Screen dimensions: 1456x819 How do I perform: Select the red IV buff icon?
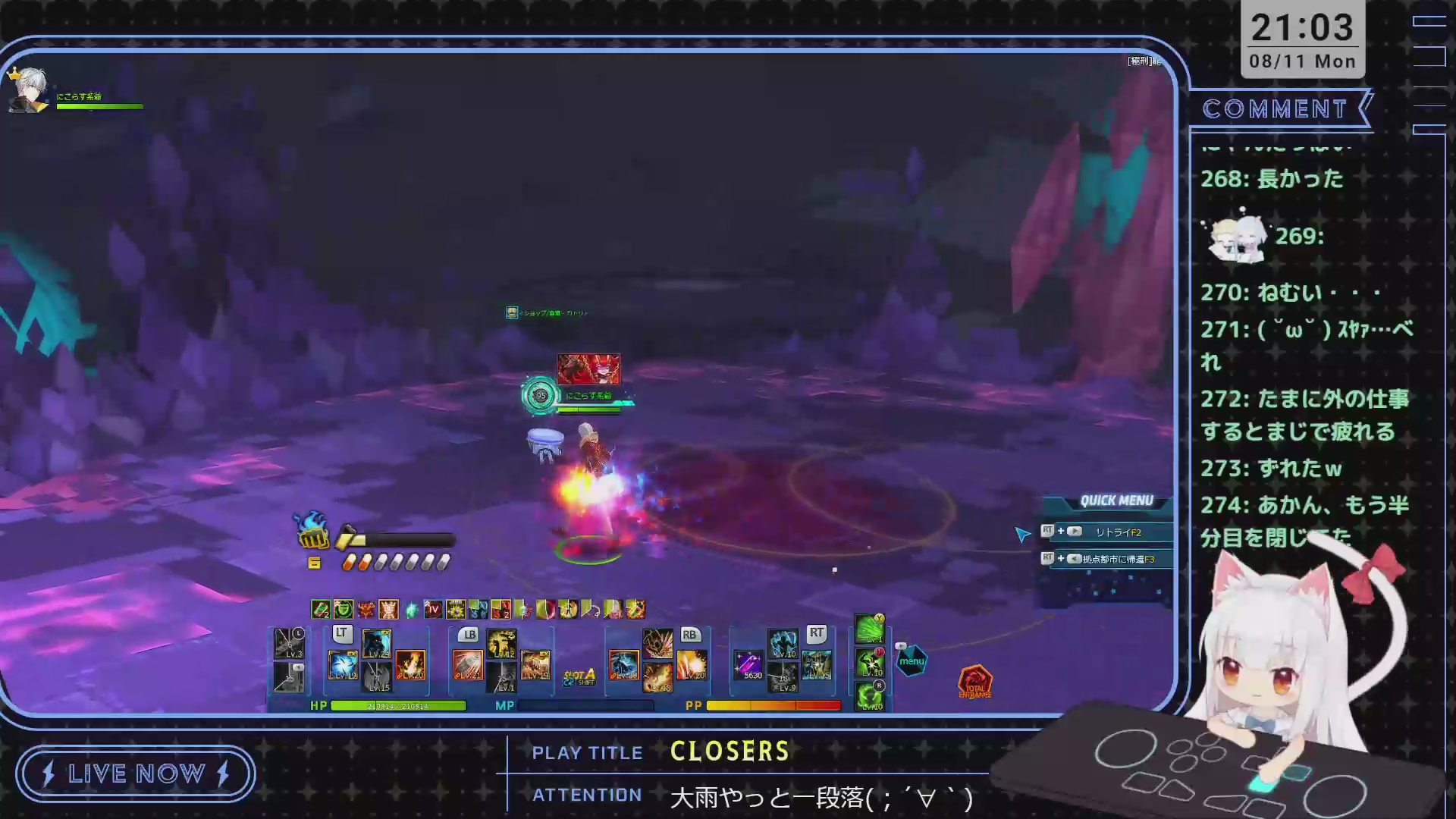(433, 609)
